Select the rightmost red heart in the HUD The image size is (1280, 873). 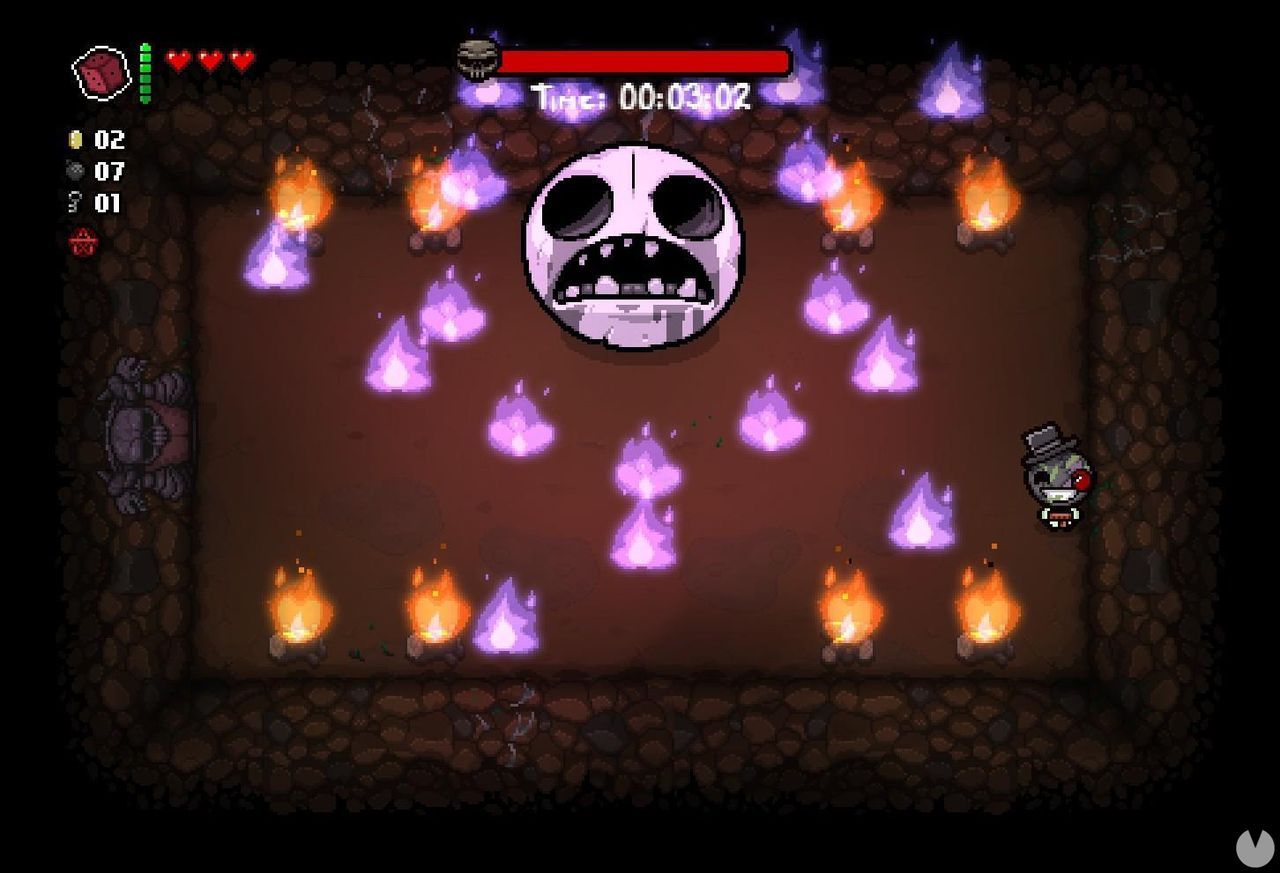[x=239, y=58]
